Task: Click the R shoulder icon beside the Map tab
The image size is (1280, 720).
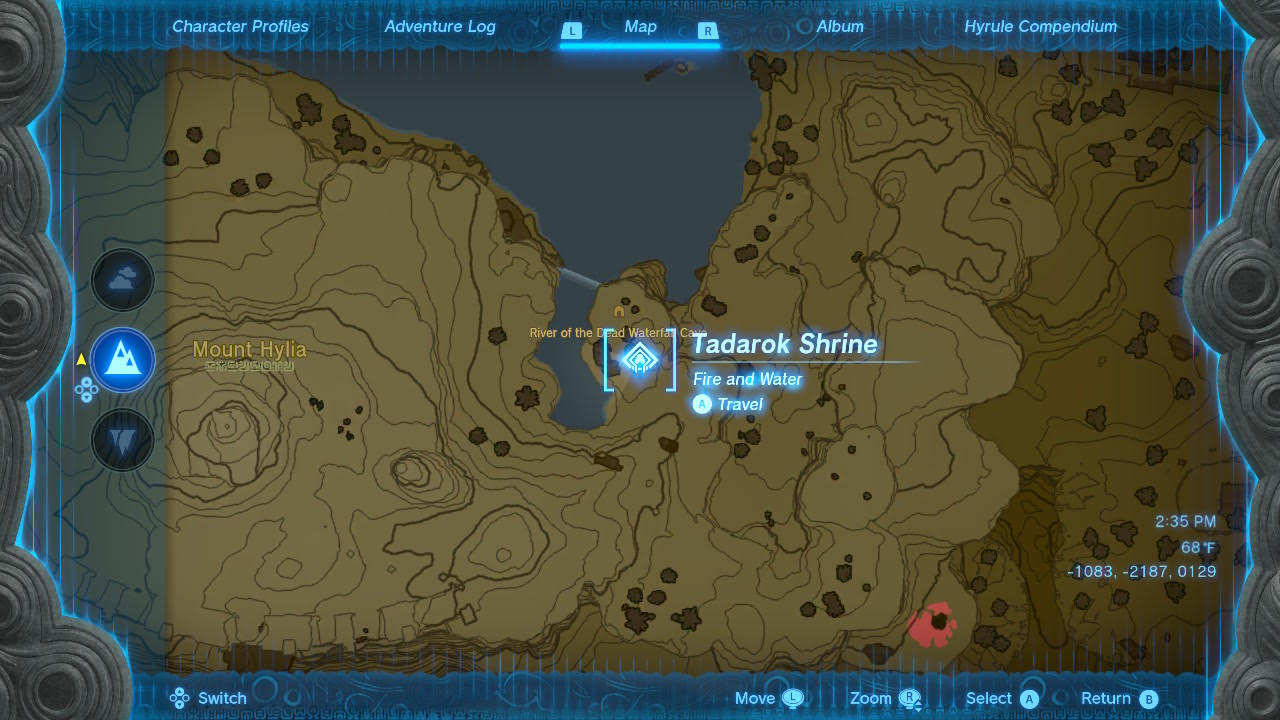Action: [708, 31]
